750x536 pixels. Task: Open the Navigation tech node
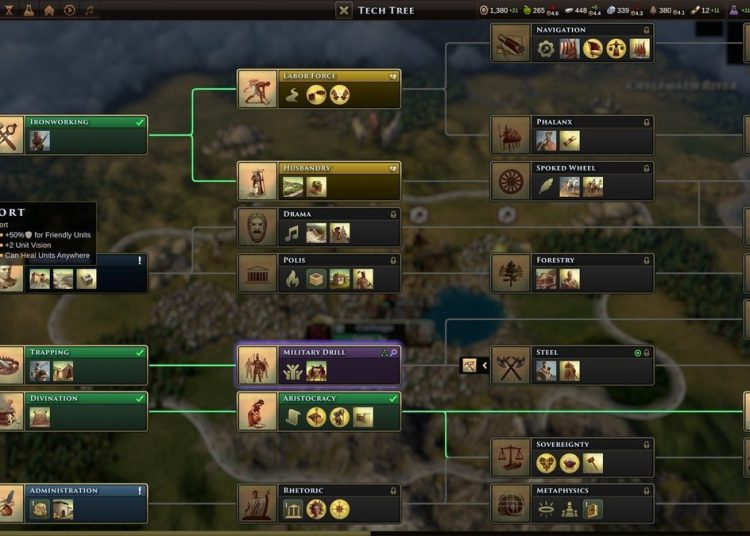point(572,43)
